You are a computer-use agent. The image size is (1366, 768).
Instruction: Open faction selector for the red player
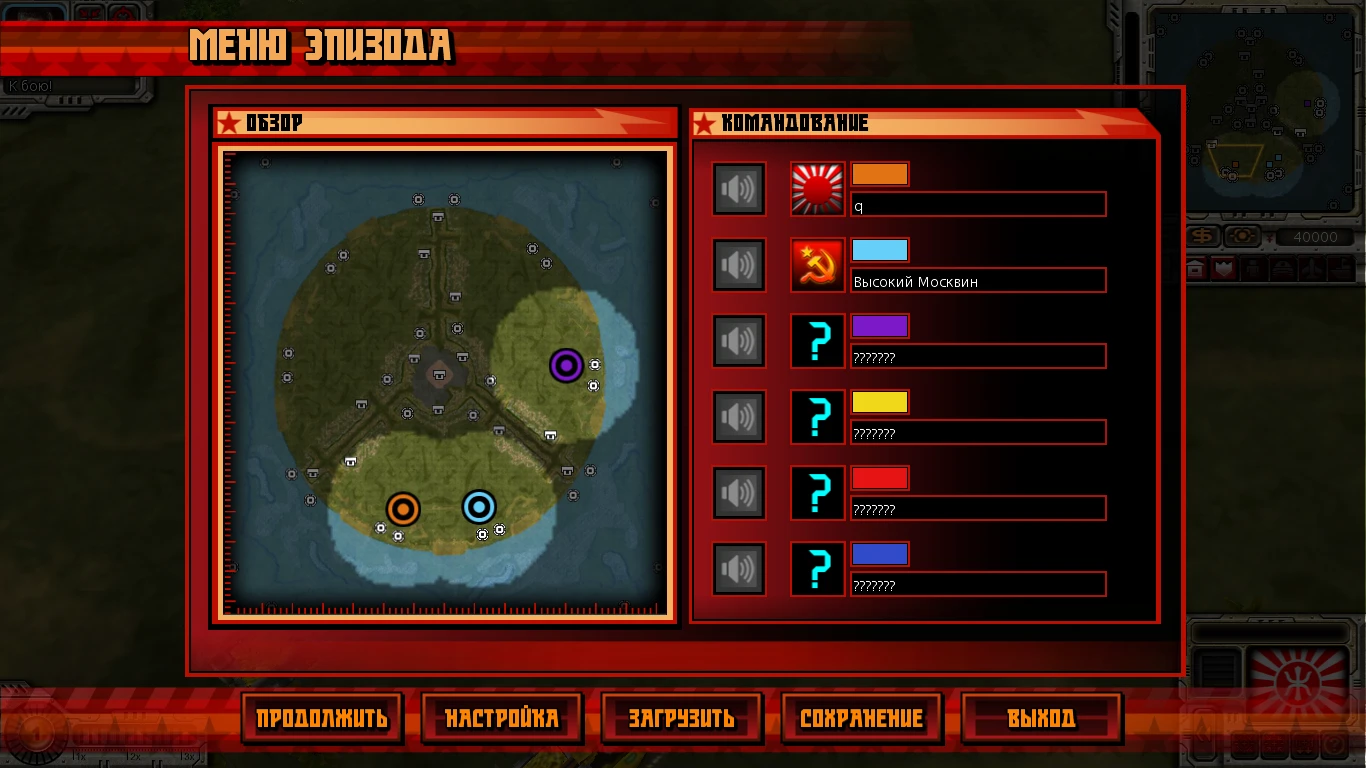click(x=817, y=492)
